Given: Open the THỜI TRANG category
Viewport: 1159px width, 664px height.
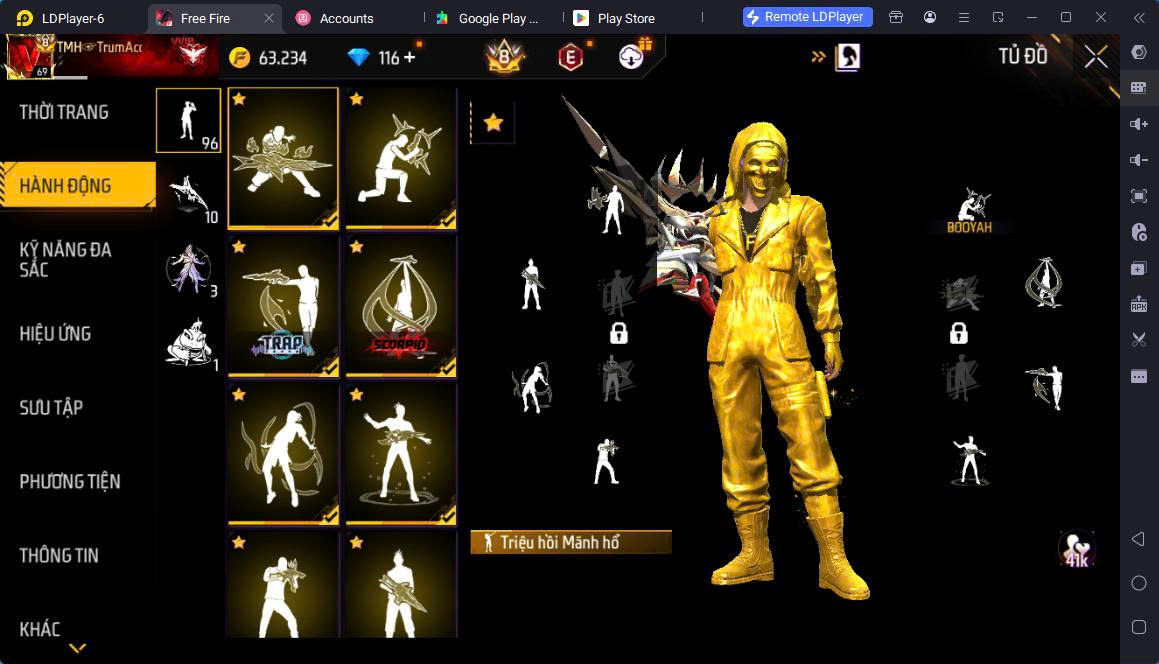Looking at the screenshot, I should 64,112.
